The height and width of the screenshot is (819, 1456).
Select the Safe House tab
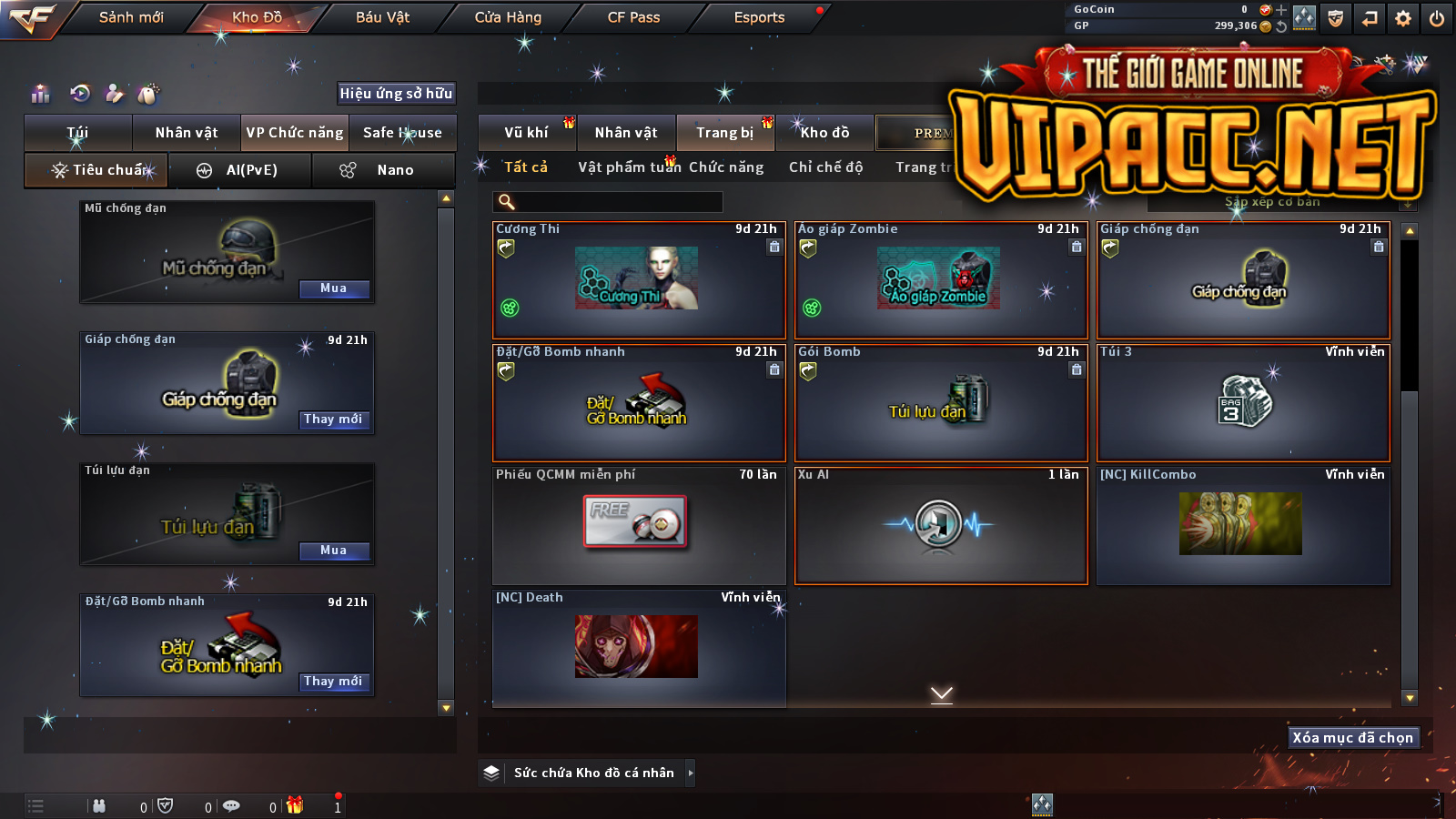pyautogui.click(x=402, y=133)
